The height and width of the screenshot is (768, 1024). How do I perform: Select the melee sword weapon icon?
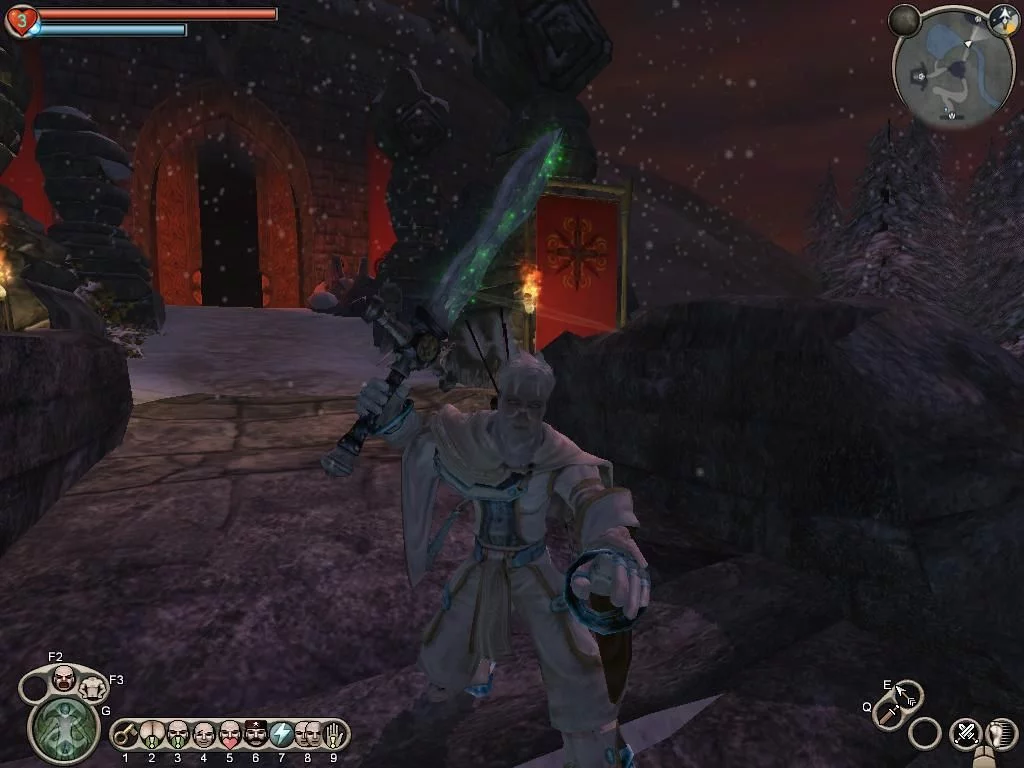tap(888, 713)
